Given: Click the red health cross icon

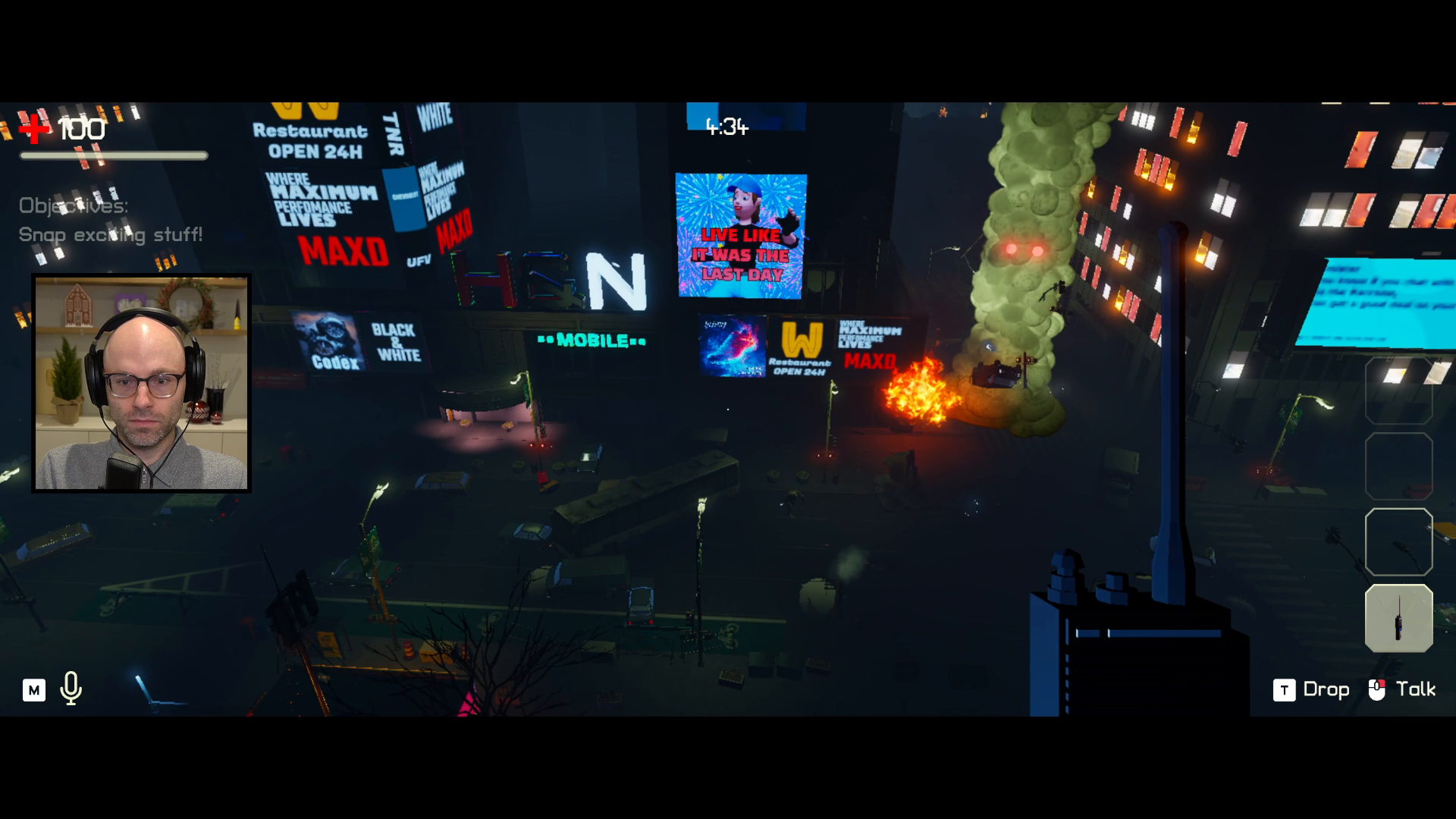Looking at the screenshot, I should [33, 129].
